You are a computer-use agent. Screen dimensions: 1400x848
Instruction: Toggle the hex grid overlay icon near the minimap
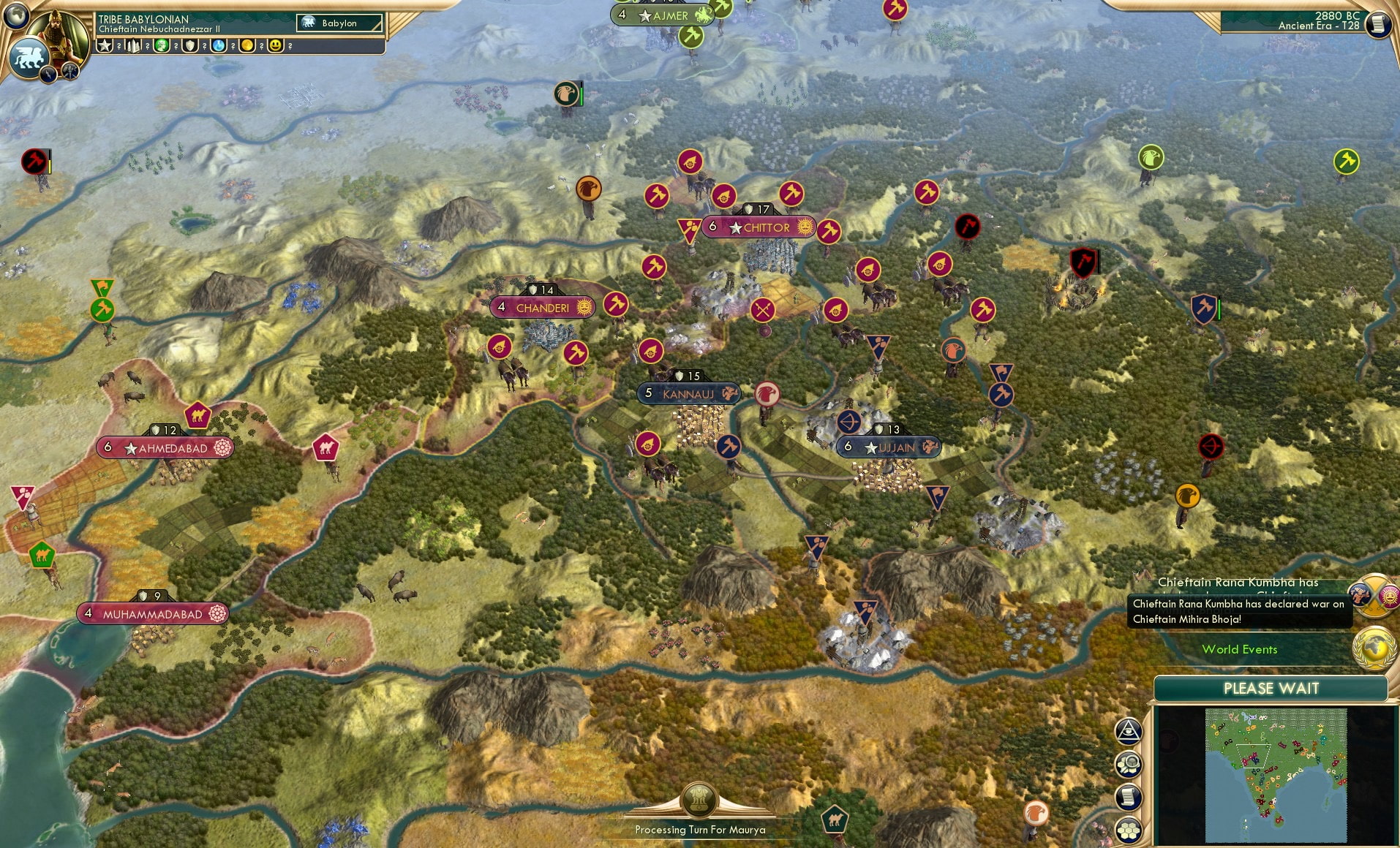coord(1129,830)
